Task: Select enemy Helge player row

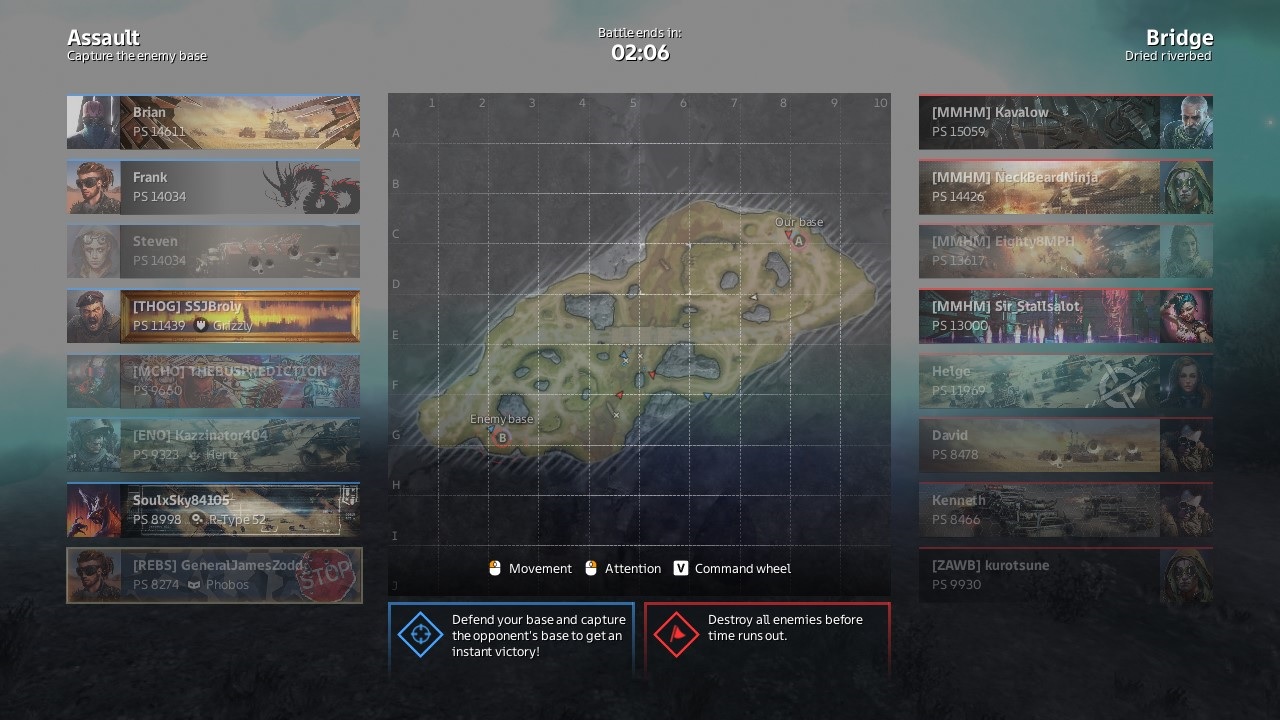Action: (x=1065, y=381)
